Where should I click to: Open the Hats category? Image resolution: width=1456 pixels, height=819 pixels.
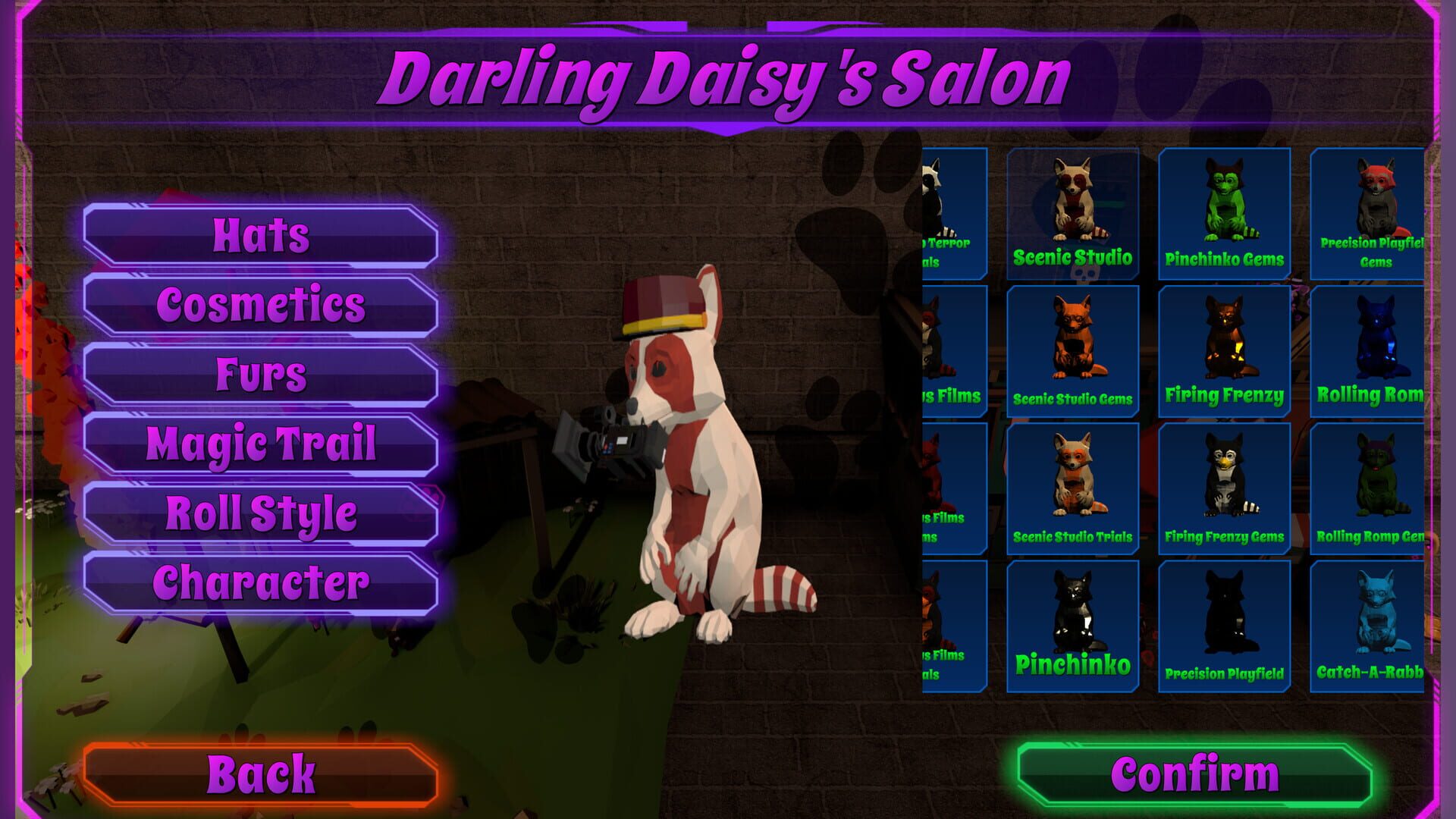(262, 236)
